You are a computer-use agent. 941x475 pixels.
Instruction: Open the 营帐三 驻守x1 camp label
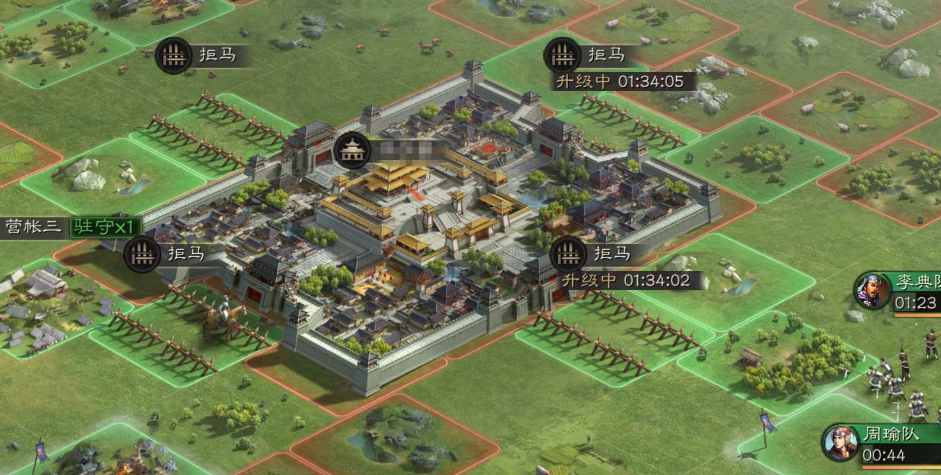coord(72,226)
